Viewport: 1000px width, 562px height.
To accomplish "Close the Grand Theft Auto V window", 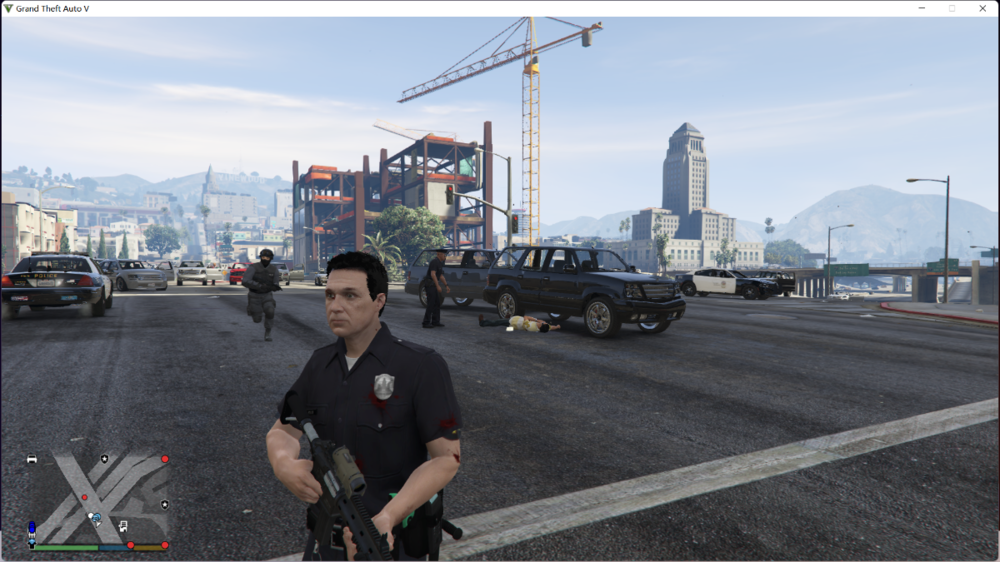I will (x=982, y=8).
